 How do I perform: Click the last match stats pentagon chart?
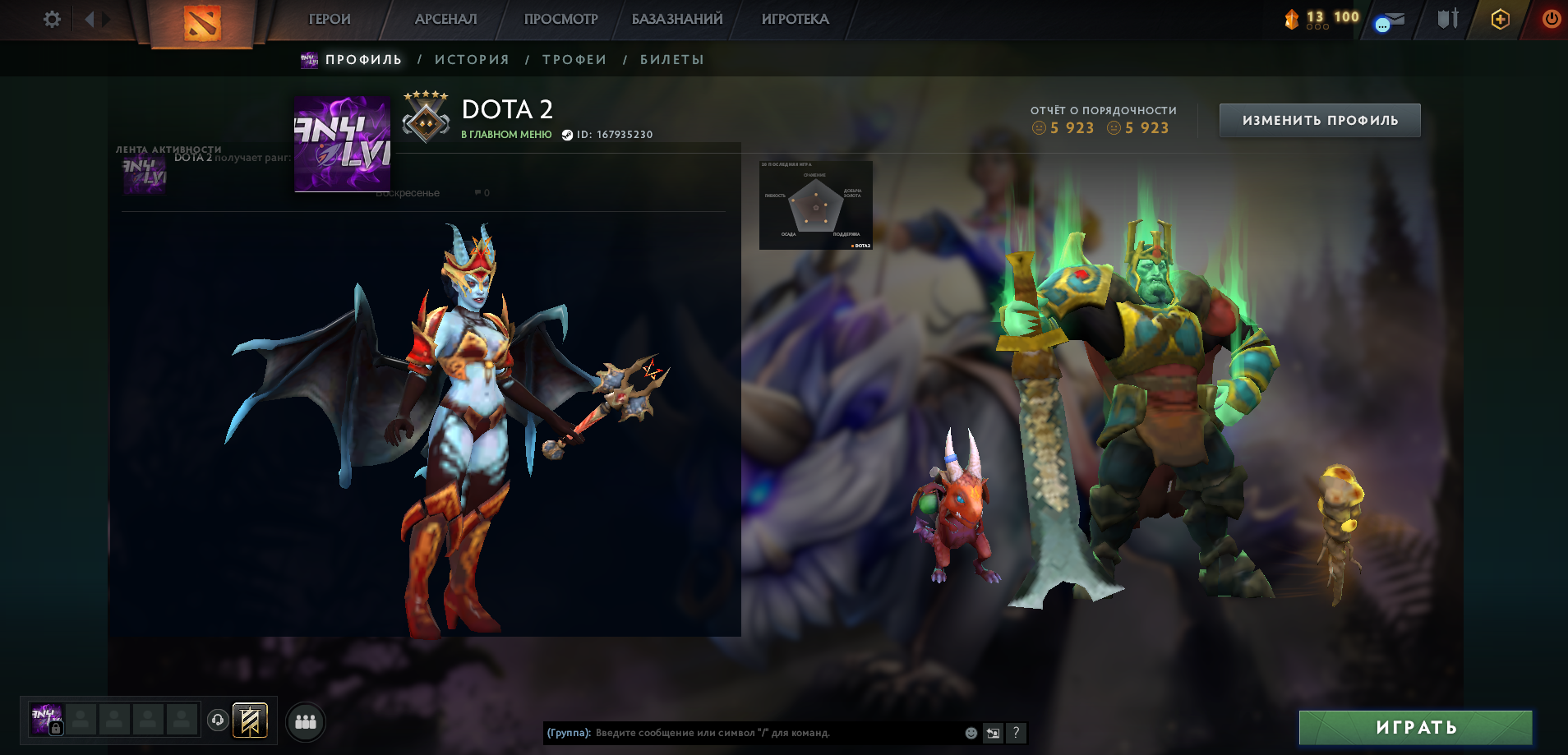[x=816, y=205]
